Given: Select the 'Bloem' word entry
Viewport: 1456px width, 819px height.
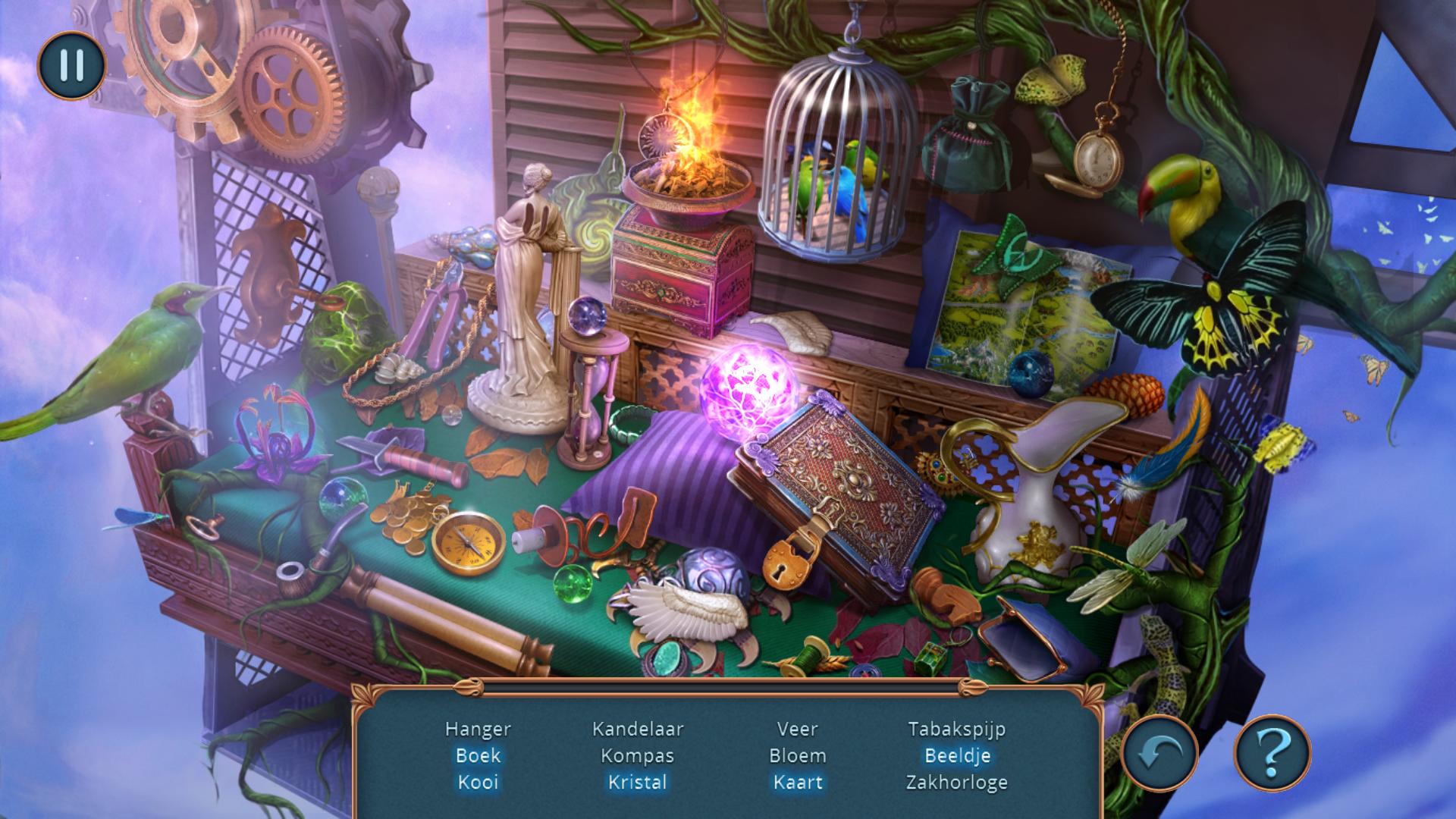Looking at the screenshot, I should tap(797, 755).
